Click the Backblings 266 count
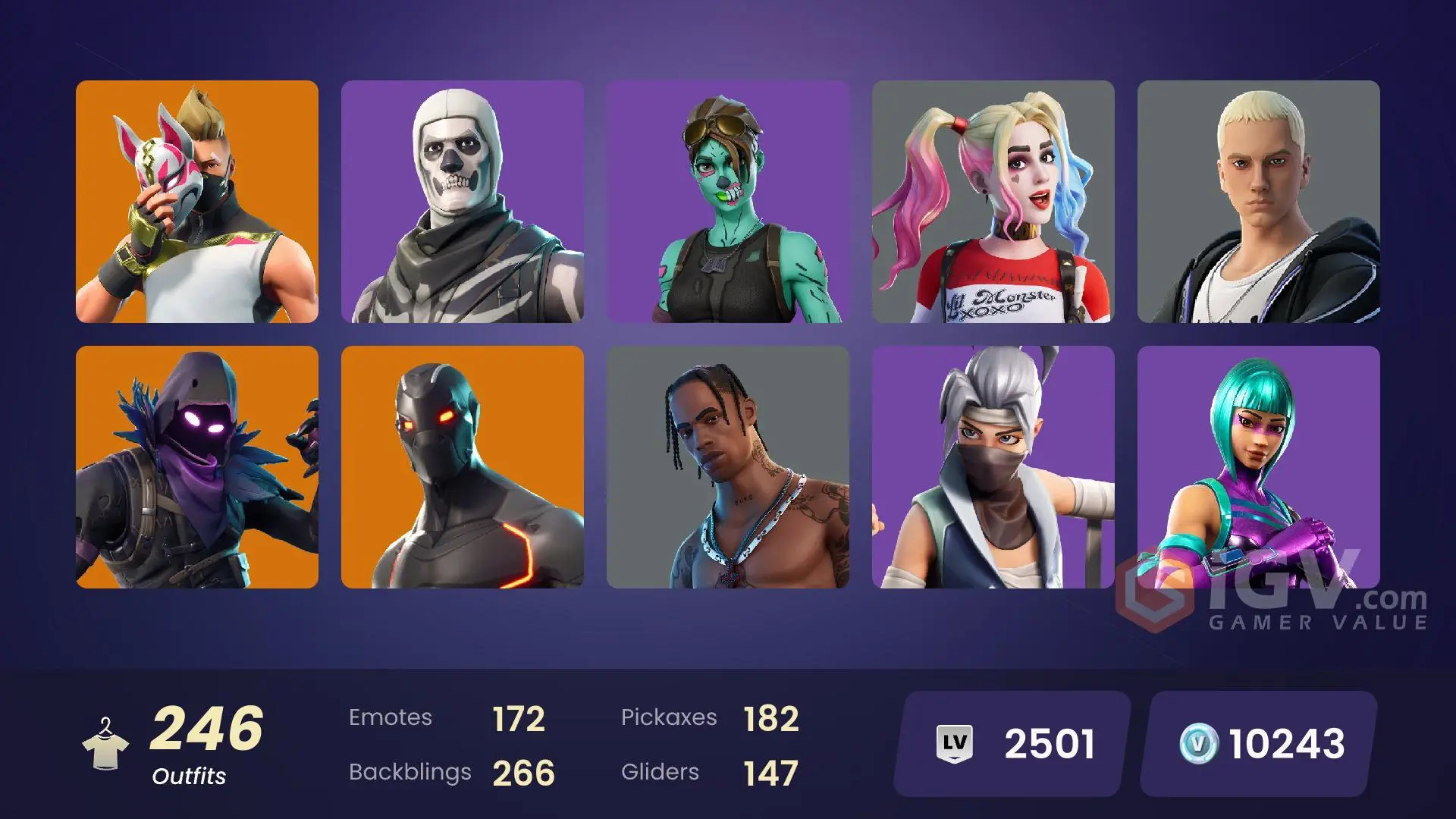Viewport: 1456px width, 819px height. coord(451,772)
